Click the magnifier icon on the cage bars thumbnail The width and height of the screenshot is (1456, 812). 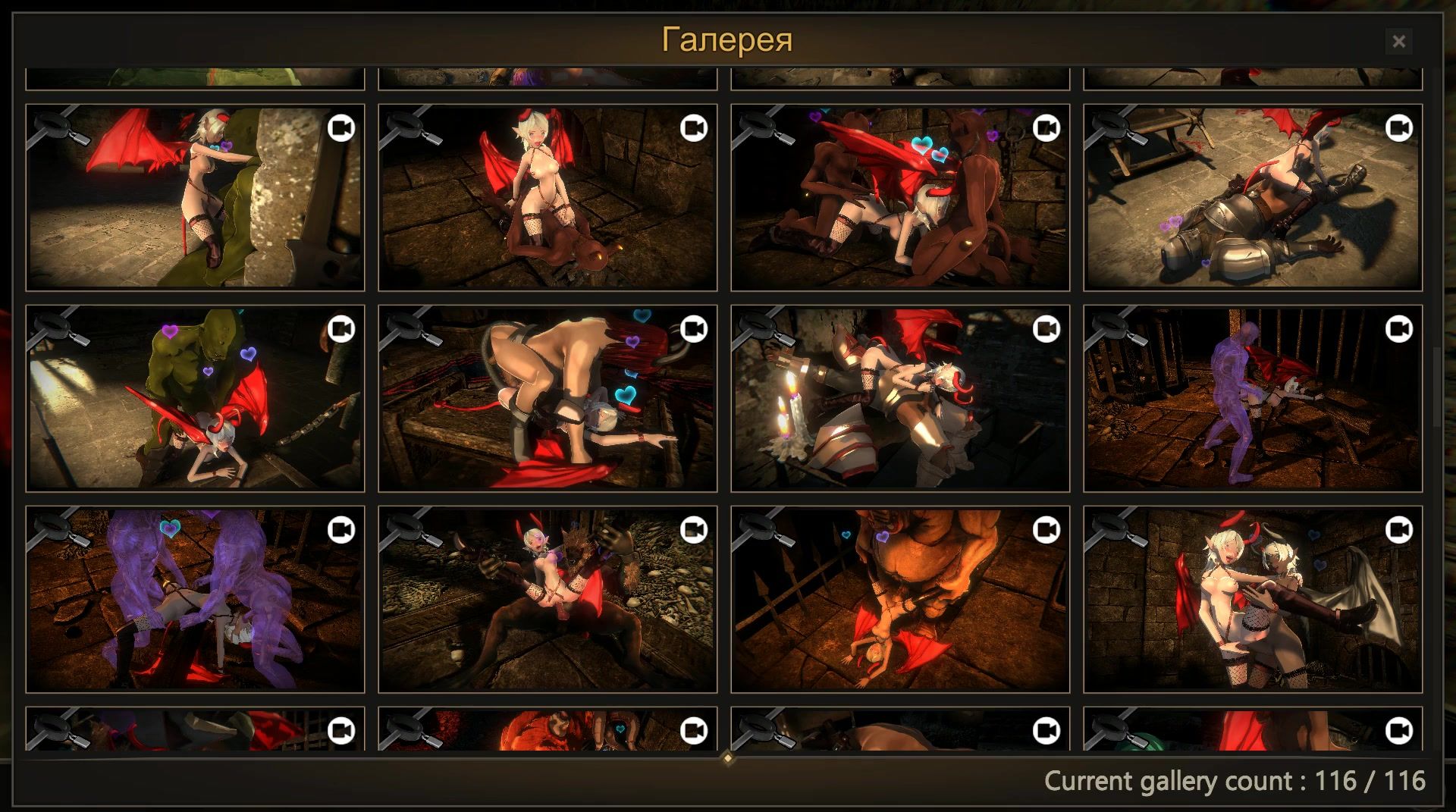[x=1112, y=329]
